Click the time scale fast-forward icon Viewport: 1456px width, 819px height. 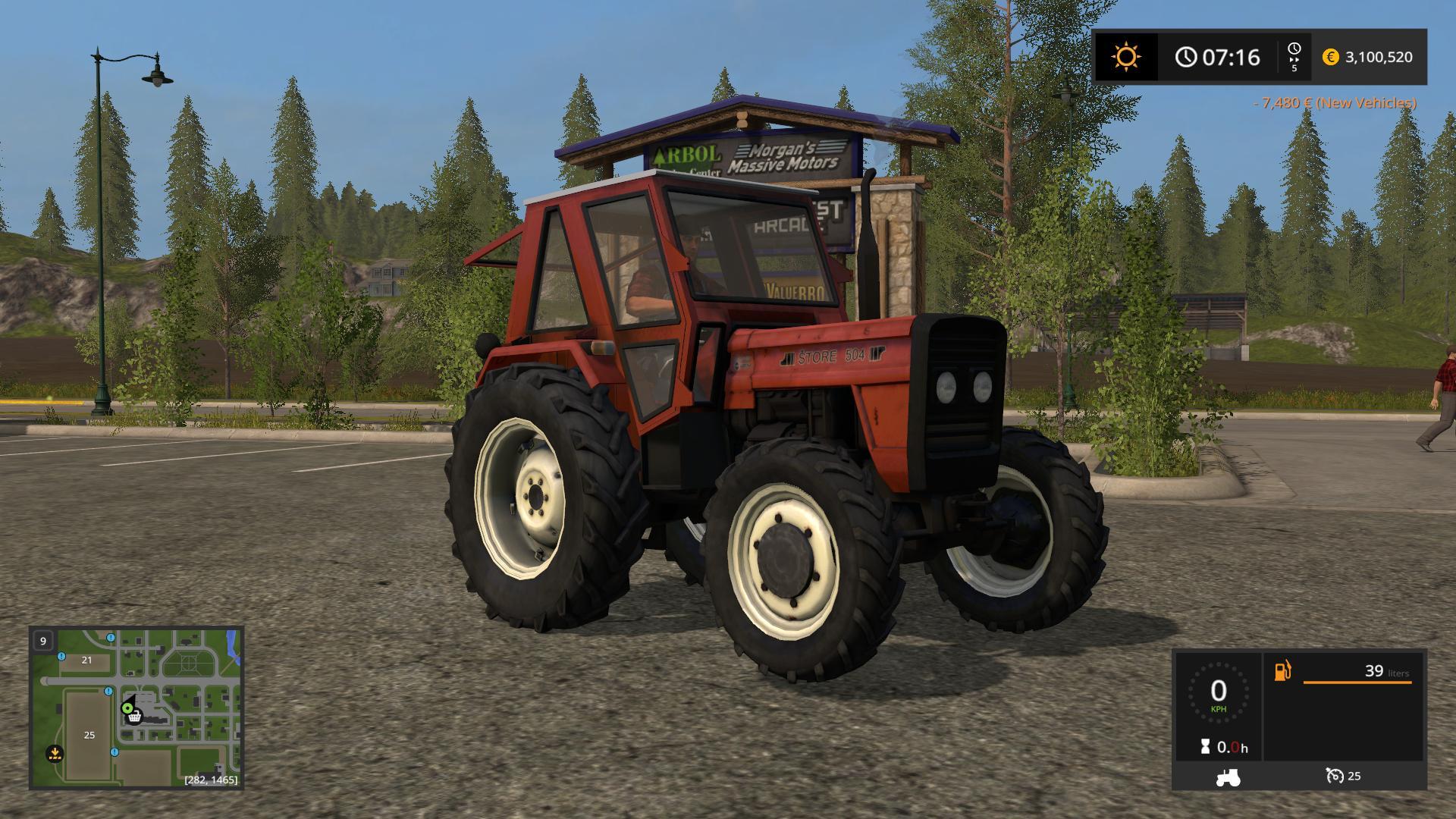click(x=1294, y=57)
